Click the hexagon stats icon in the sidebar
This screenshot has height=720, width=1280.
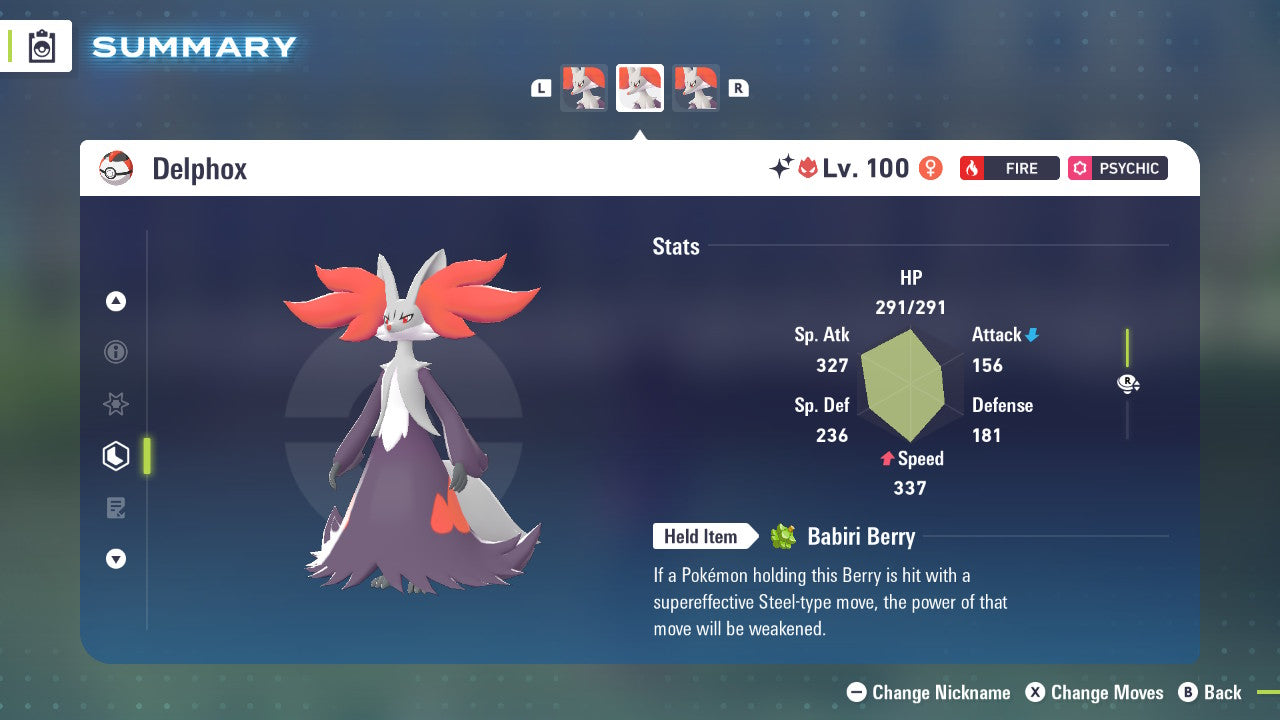[x=116, y=455]
